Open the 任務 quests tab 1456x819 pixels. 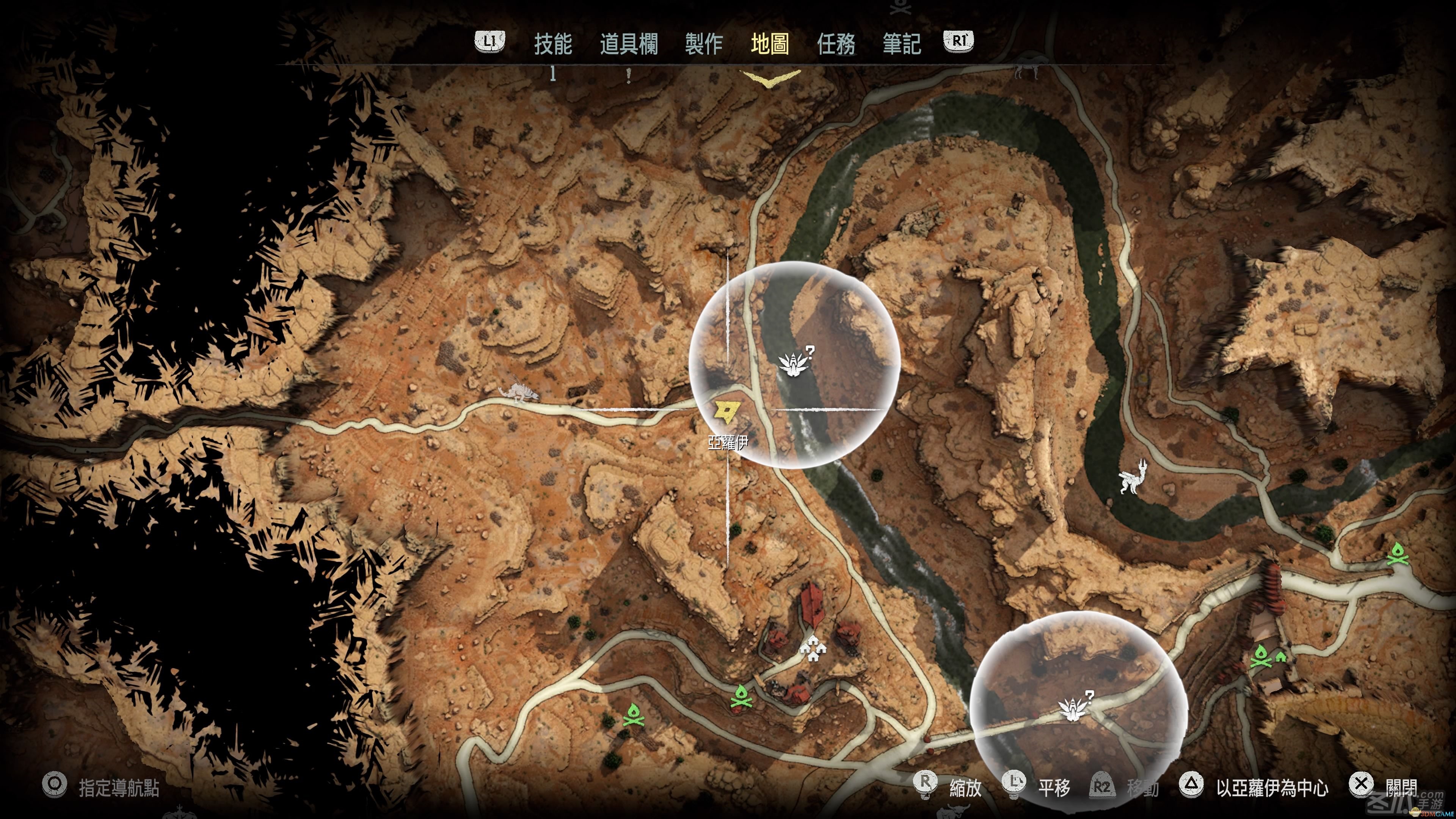pos(836,44)
